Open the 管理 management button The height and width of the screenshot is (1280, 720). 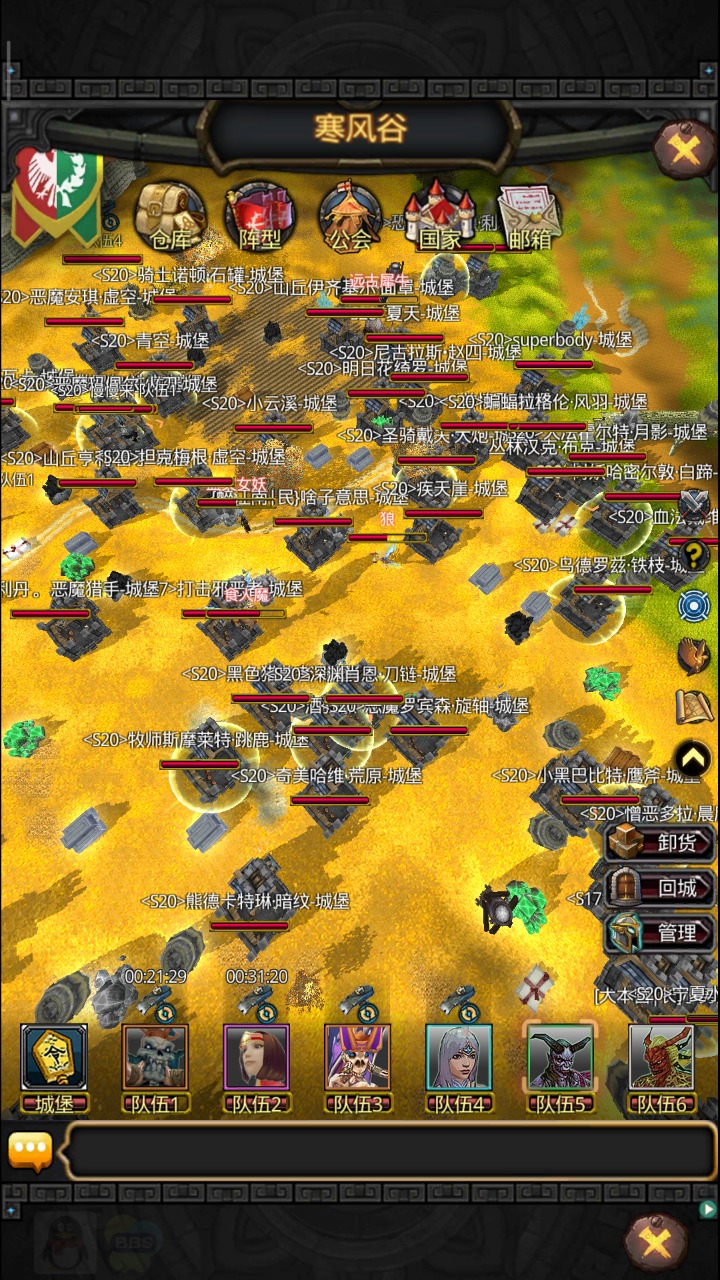(x=661, y=932)
